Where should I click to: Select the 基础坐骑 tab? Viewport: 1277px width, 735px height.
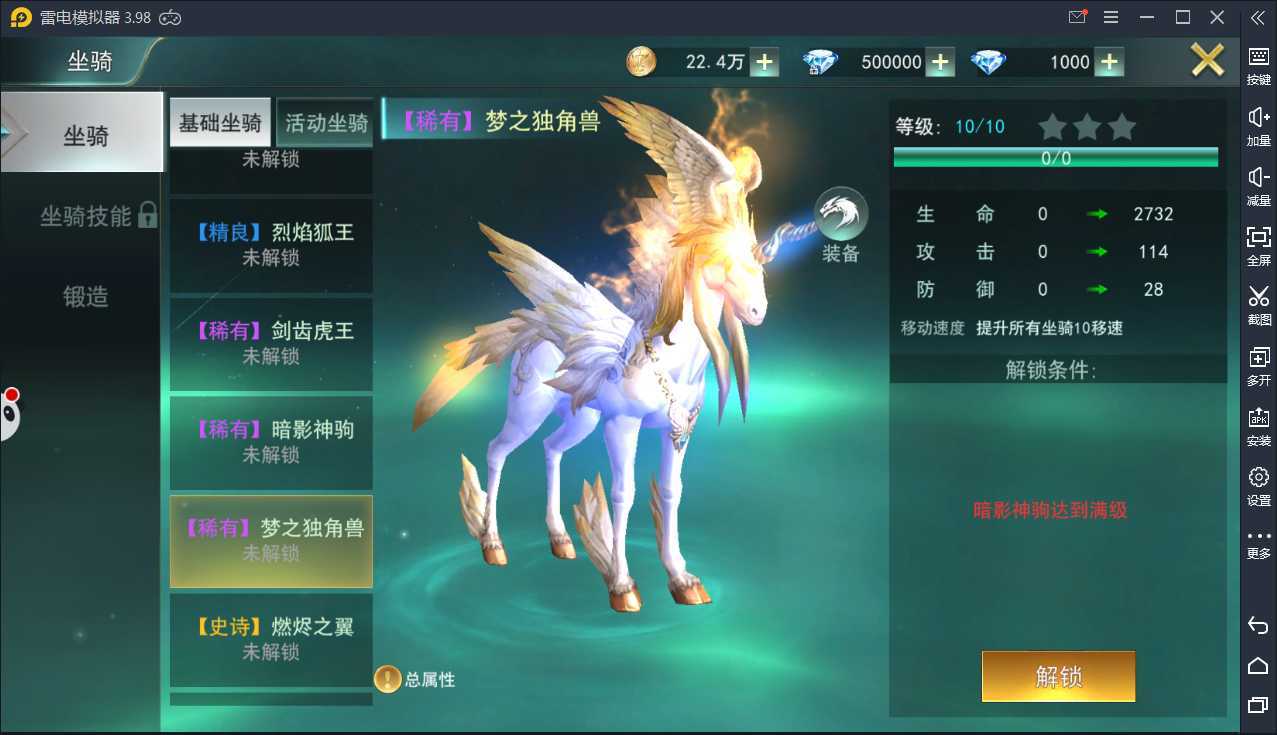tap(220, 123)
